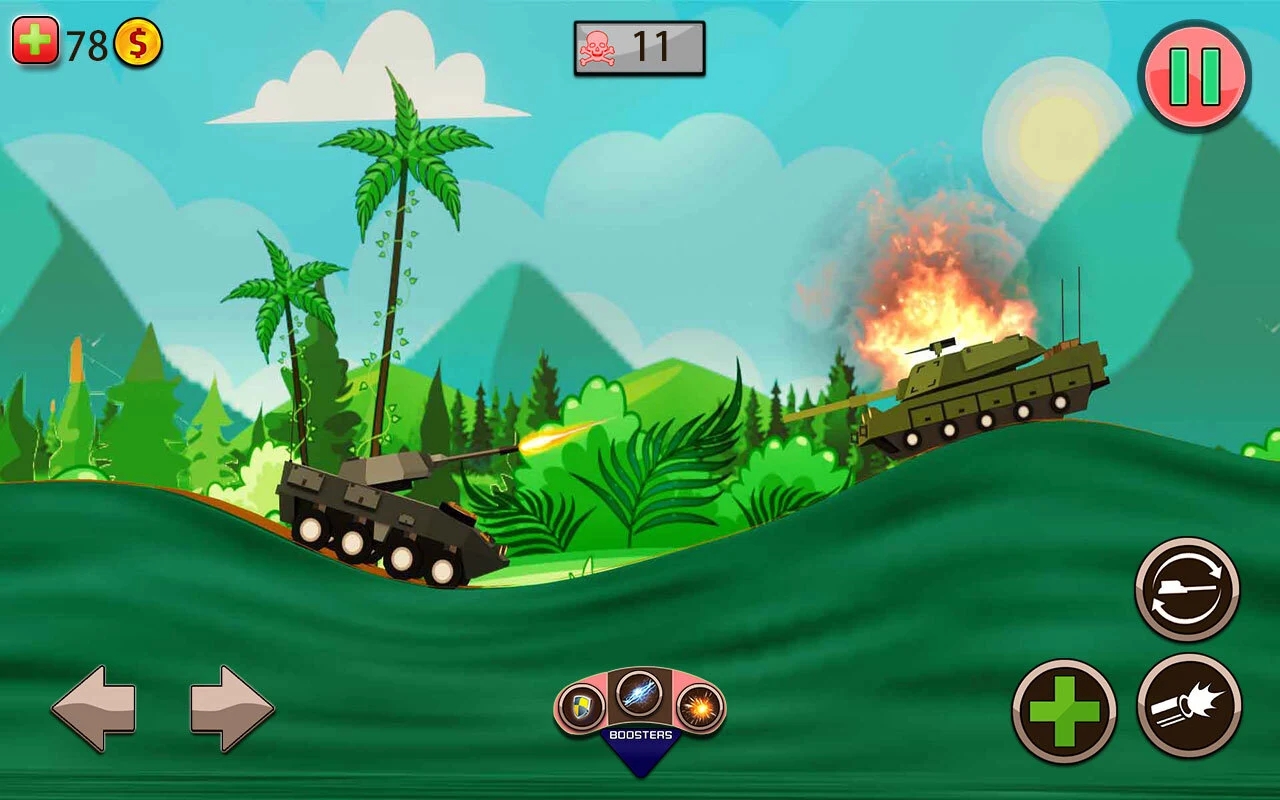
Task: Pause the game with the red button
Action: click(x=1194, y=76)
